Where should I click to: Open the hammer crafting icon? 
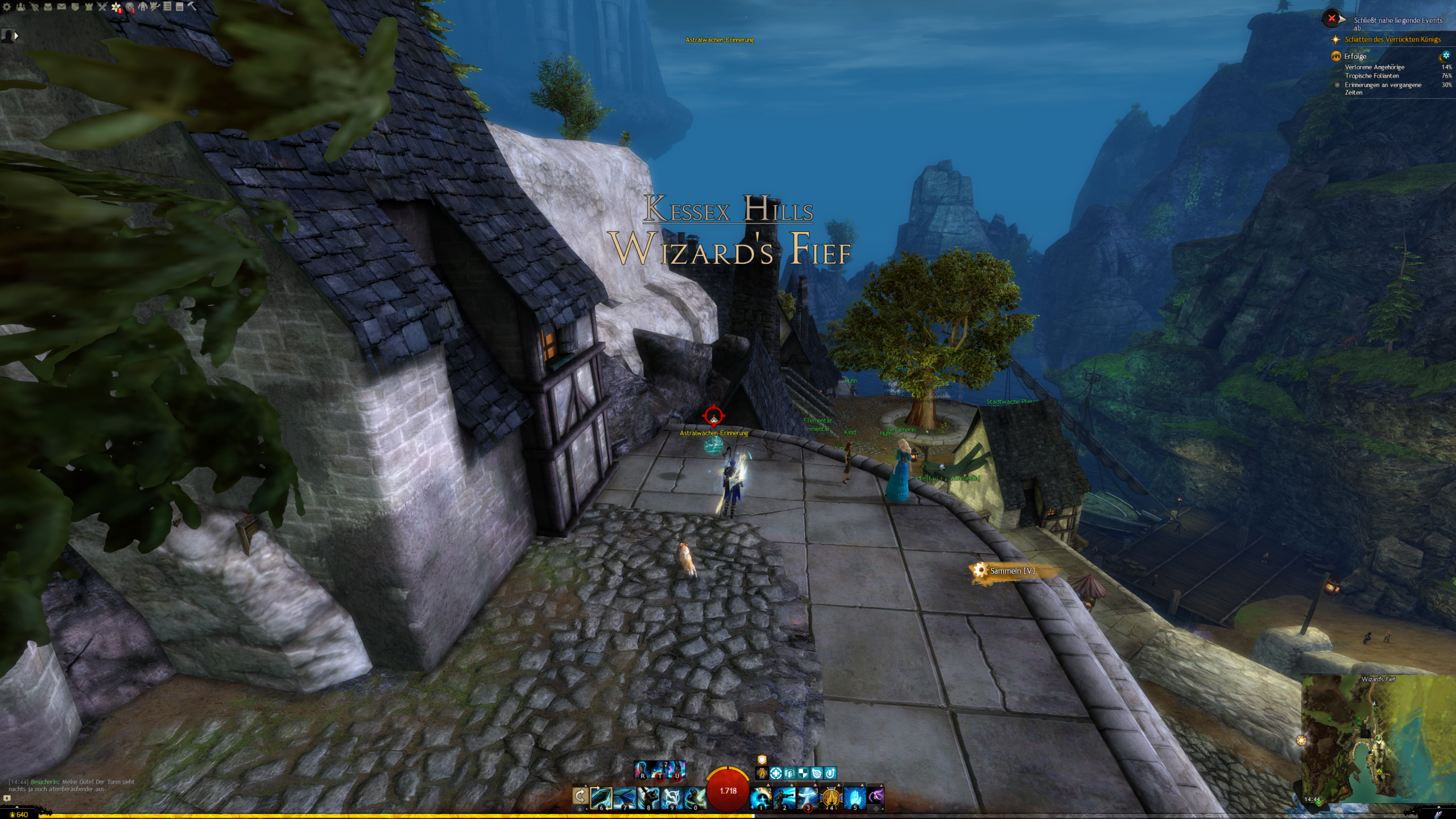(192, 7)
